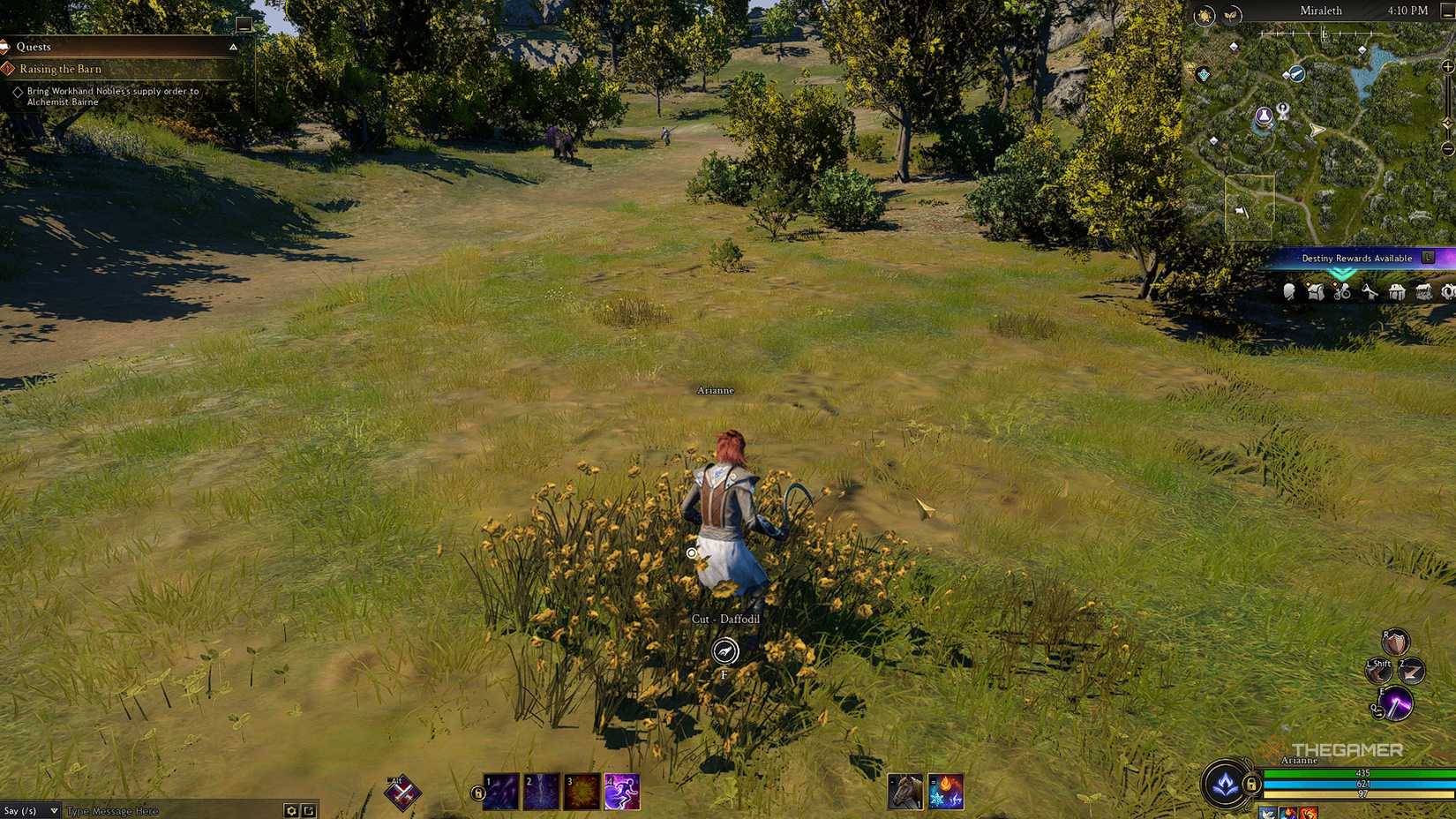Switch to the Quests tab header

pos(35,46)
